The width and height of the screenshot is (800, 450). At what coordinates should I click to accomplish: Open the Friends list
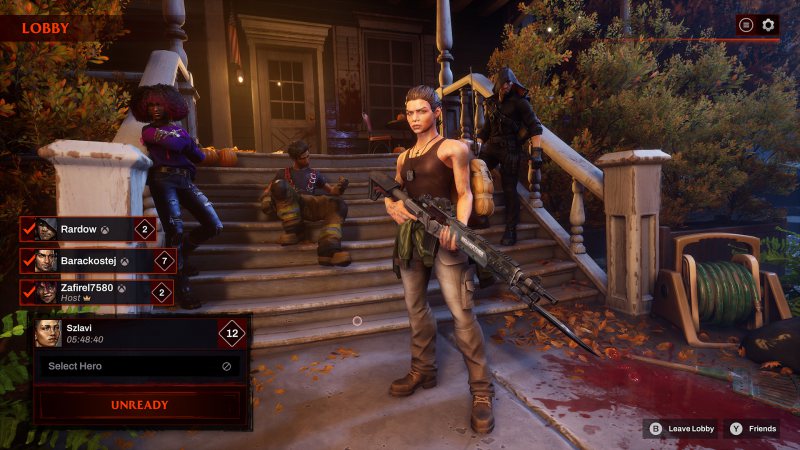[x=752, y=429]
